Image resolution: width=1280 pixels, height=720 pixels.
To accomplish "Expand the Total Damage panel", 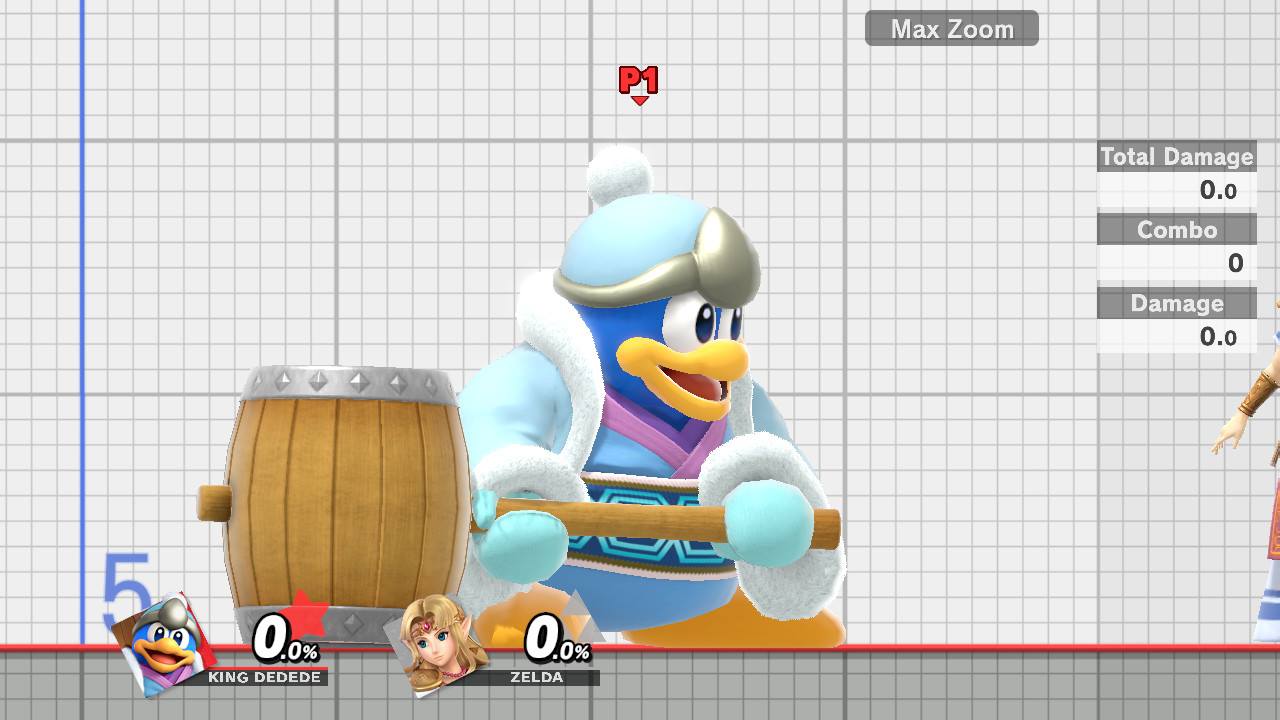I will pyautogui.click(x=1176, y=157).
